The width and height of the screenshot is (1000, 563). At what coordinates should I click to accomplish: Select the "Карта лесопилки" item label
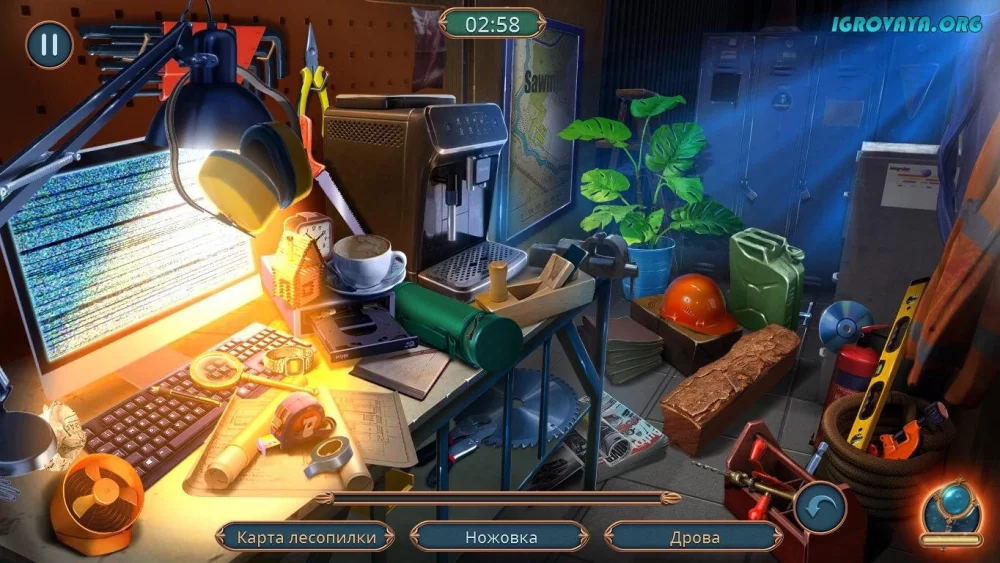point(307,537)
